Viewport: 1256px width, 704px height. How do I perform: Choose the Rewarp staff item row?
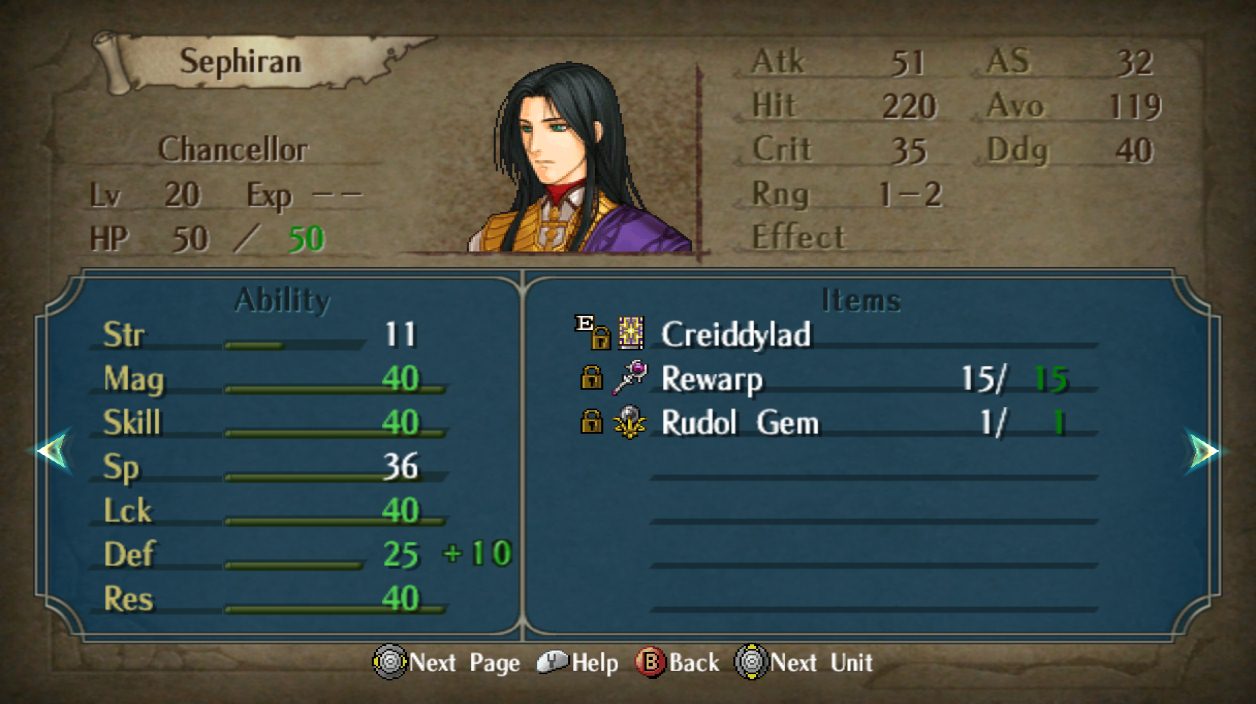tap(712, 379)
